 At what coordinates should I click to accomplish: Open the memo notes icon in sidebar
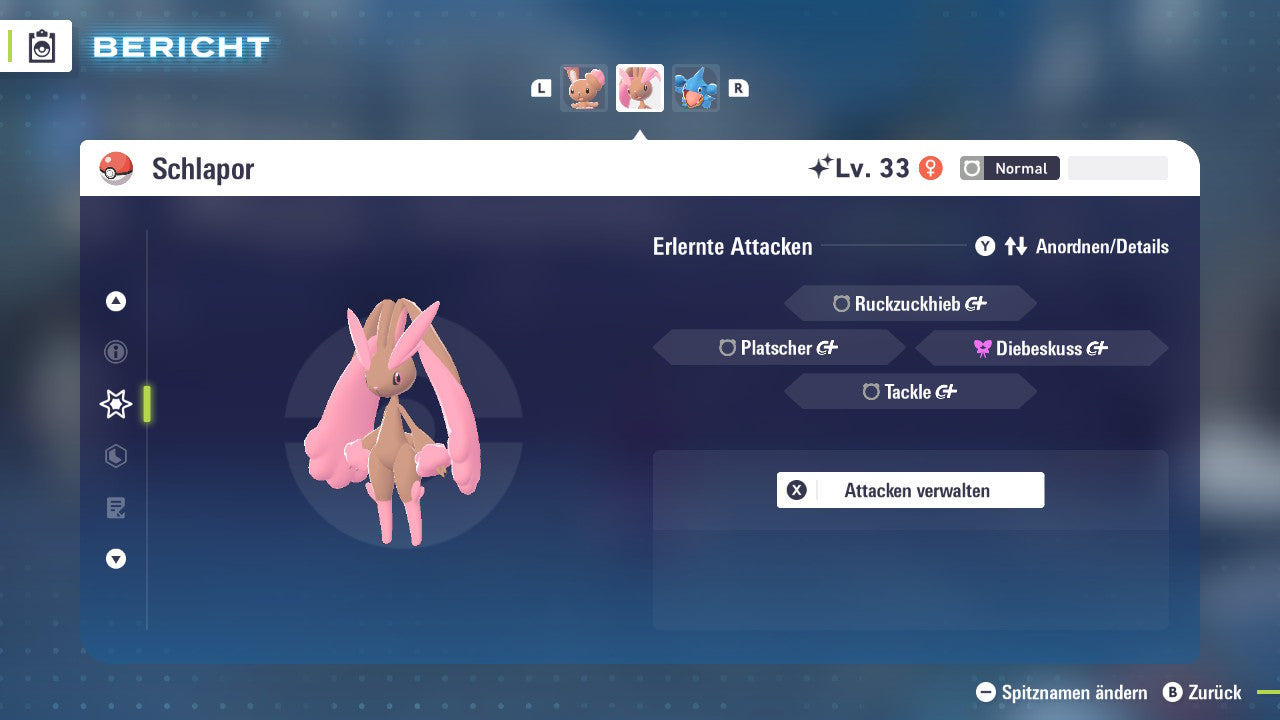(115, 508)
